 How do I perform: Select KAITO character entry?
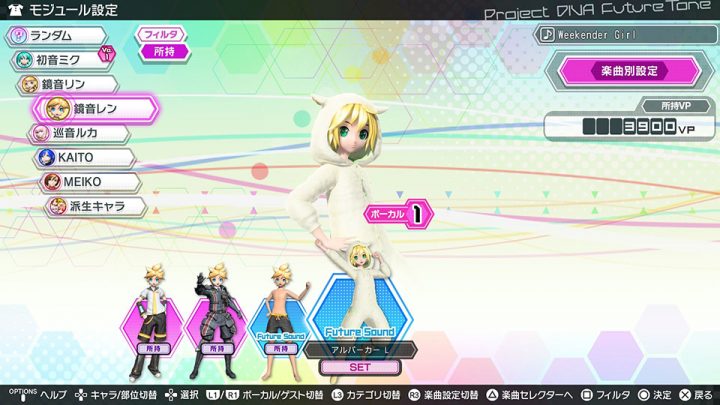[x=84, y=158]
